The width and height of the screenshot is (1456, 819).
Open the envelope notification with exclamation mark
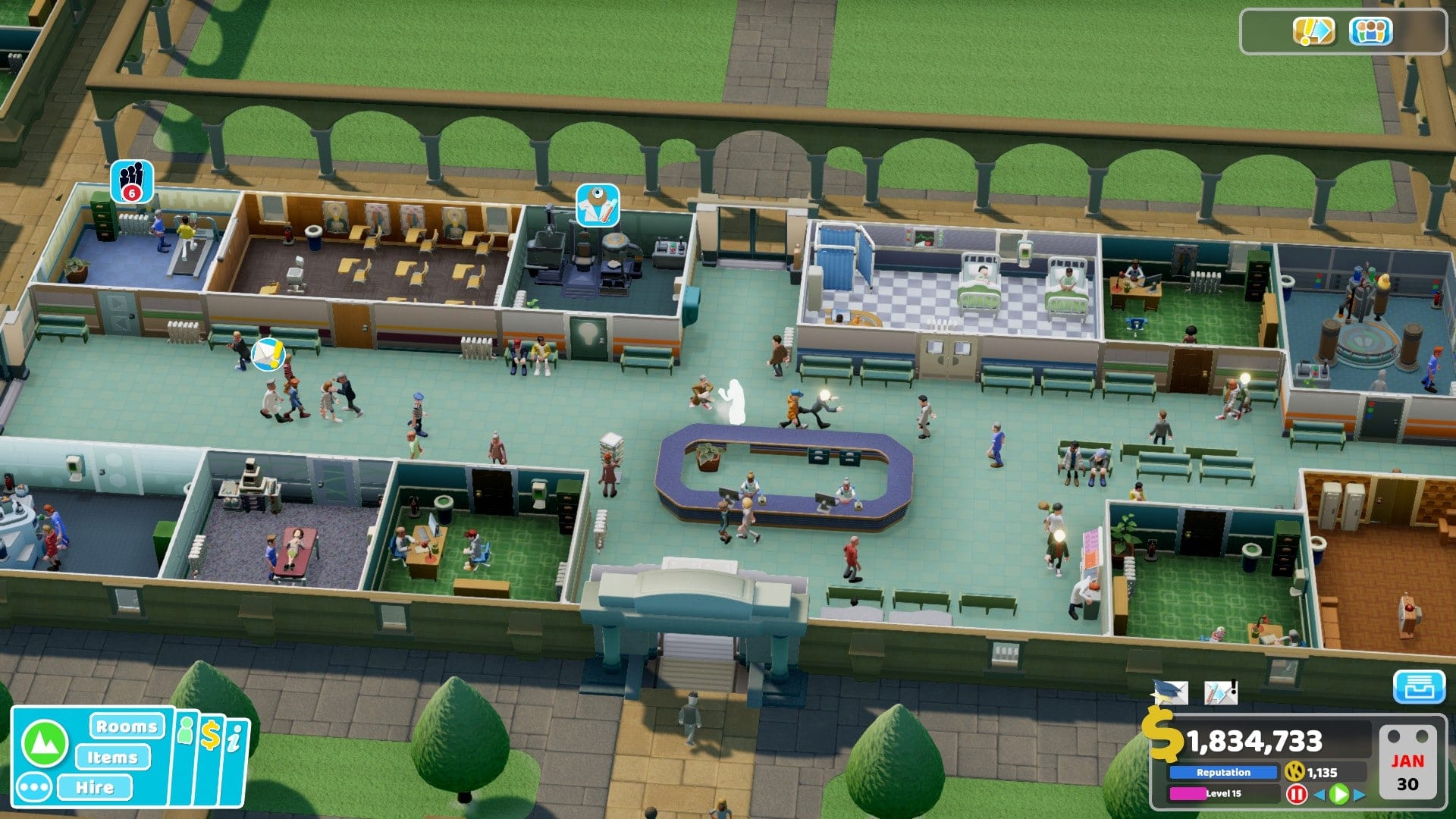click(x=1220, y=692)
